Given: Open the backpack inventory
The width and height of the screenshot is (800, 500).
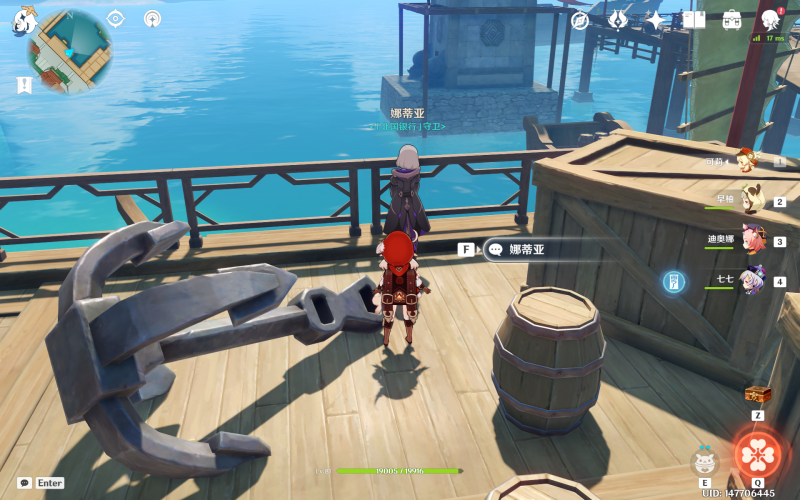Looking at the screenshot, I should pos(732,20).
